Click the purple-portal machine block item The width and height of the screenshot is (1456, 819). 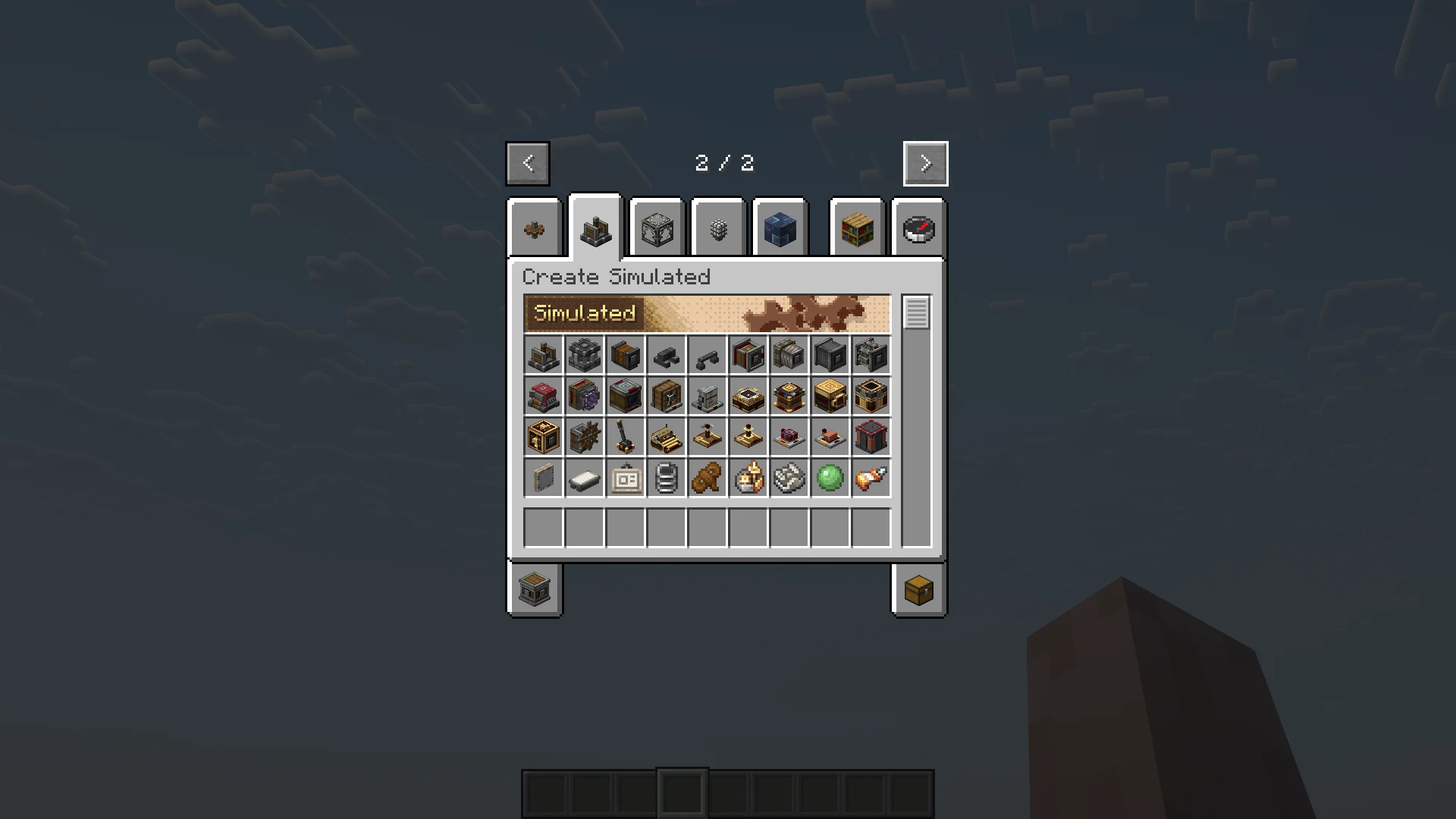[x=584, y=397]
